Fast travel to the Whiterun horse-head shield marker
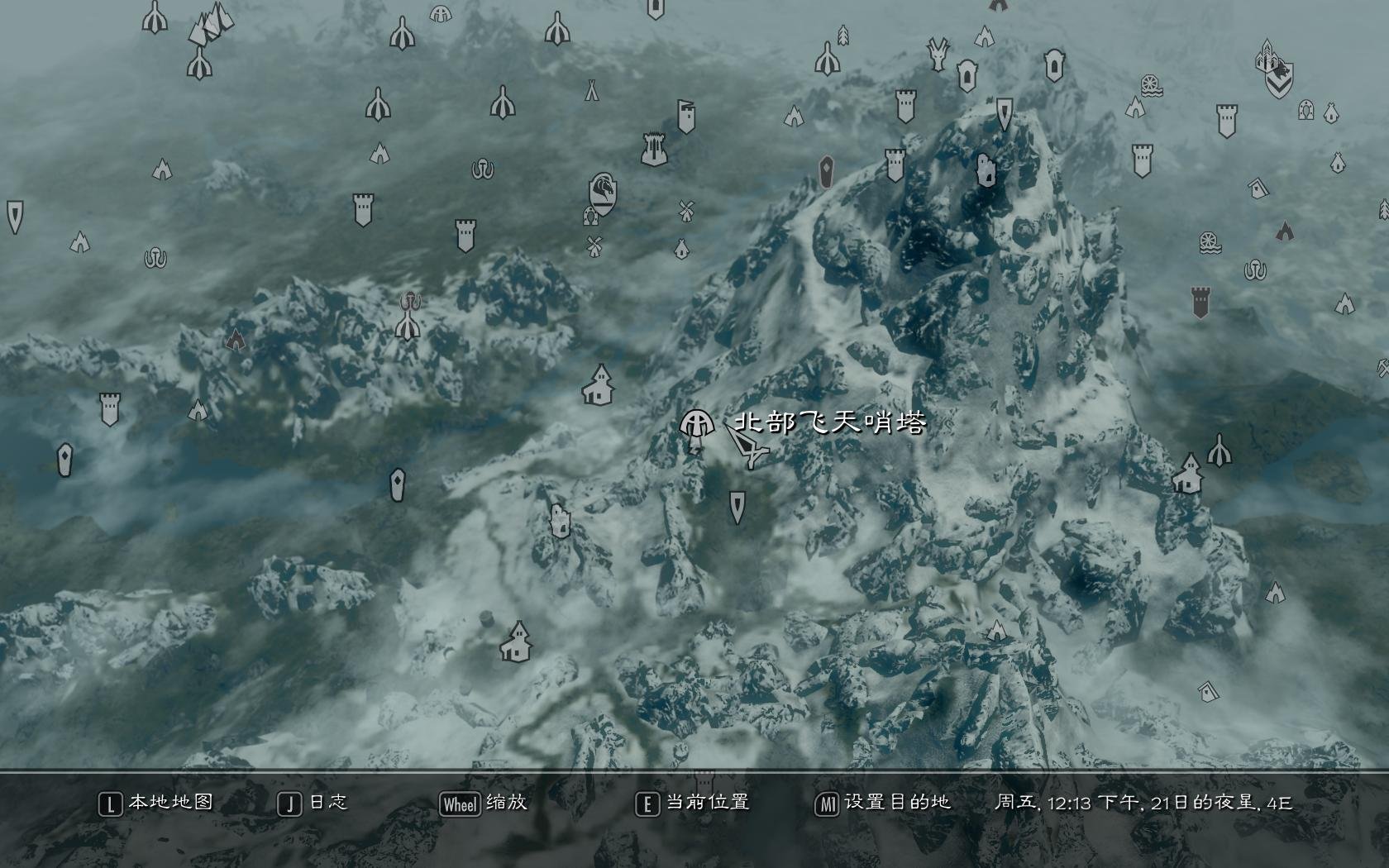The width and height of the screenshot is (1389, 868). [x=603, y=193]
